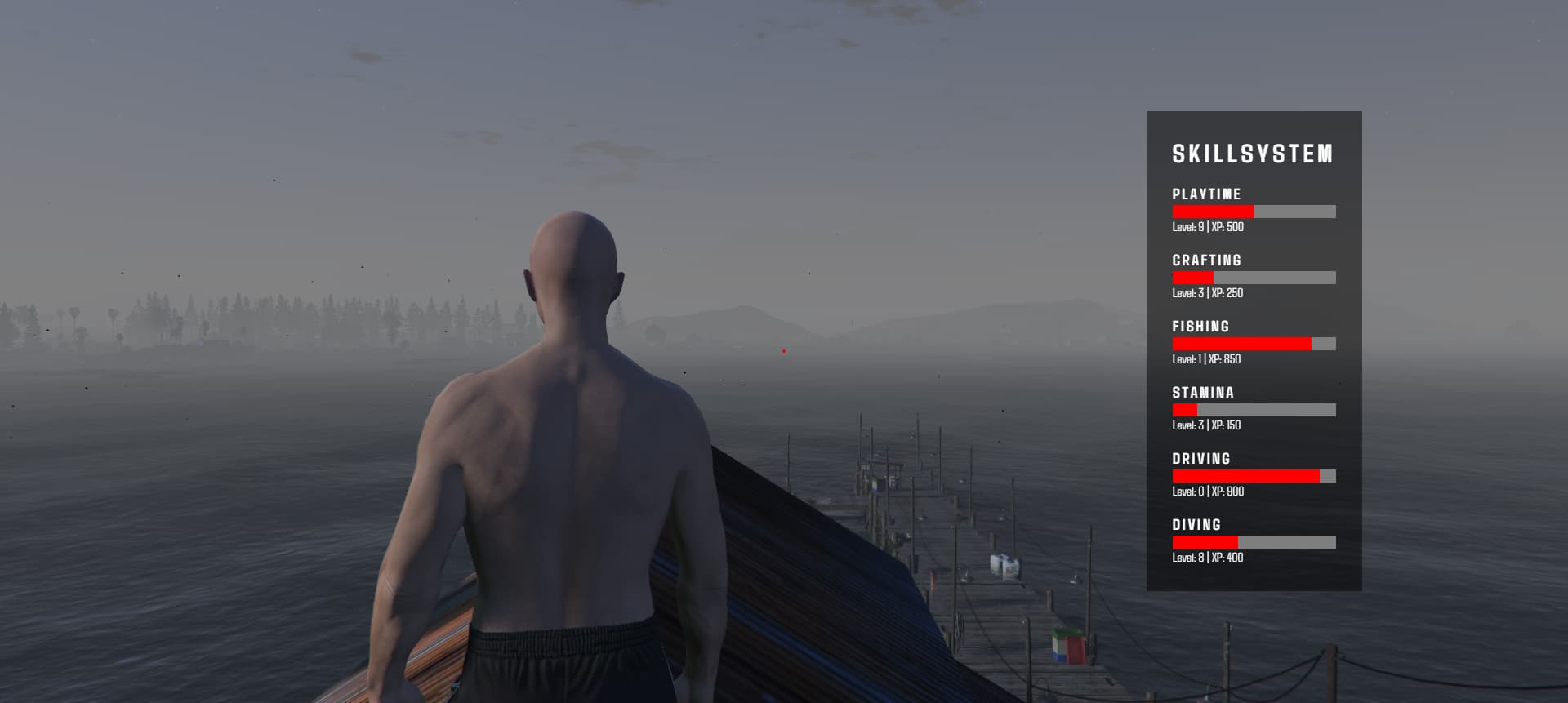The width and height of the screenshot is (1568, 703).
Task: Click the FISHING progress bar
Action: click(1254, 344)
